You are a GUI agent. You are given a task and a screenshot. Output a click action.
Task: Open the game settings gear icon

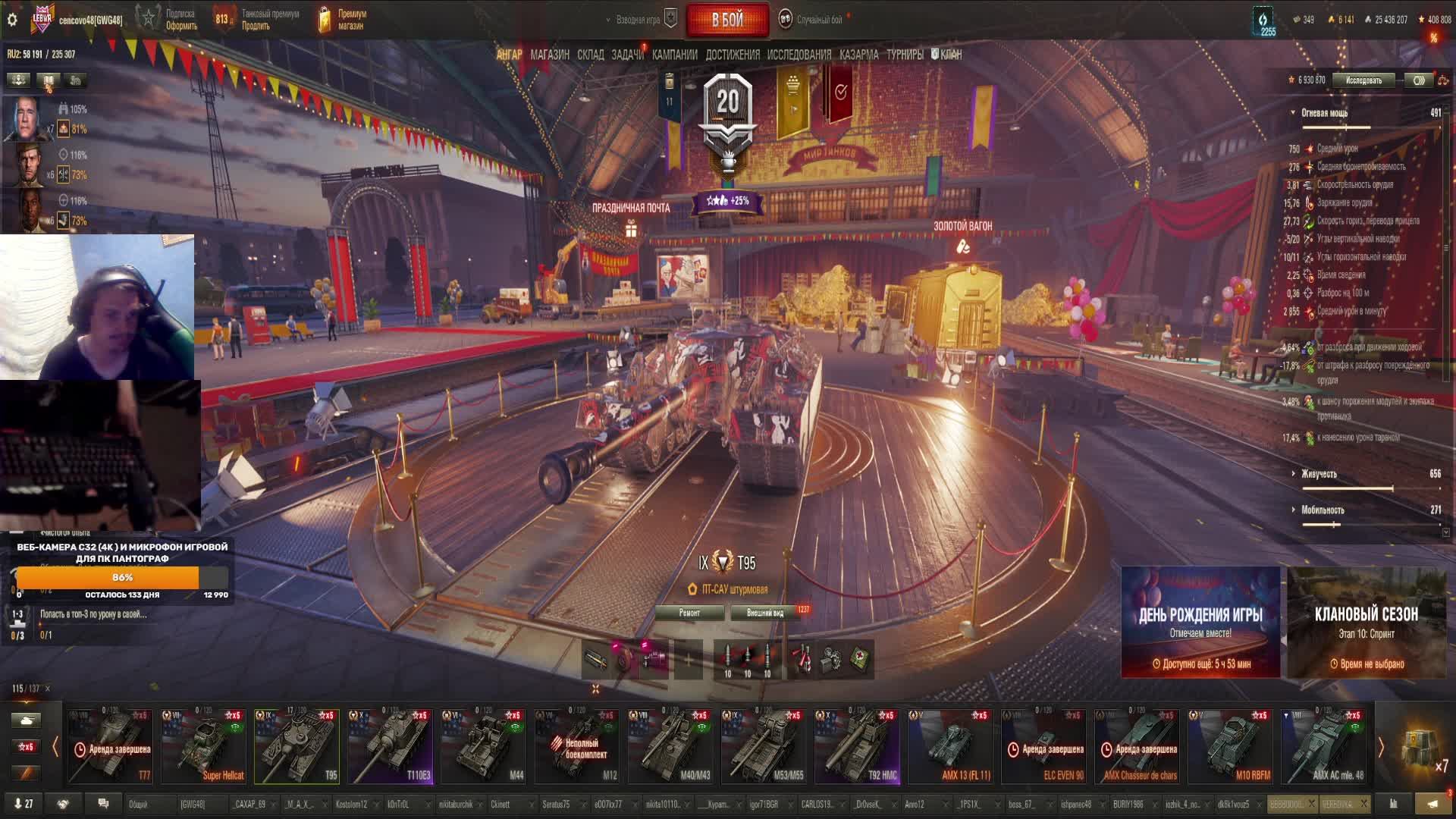click(12, 20)
